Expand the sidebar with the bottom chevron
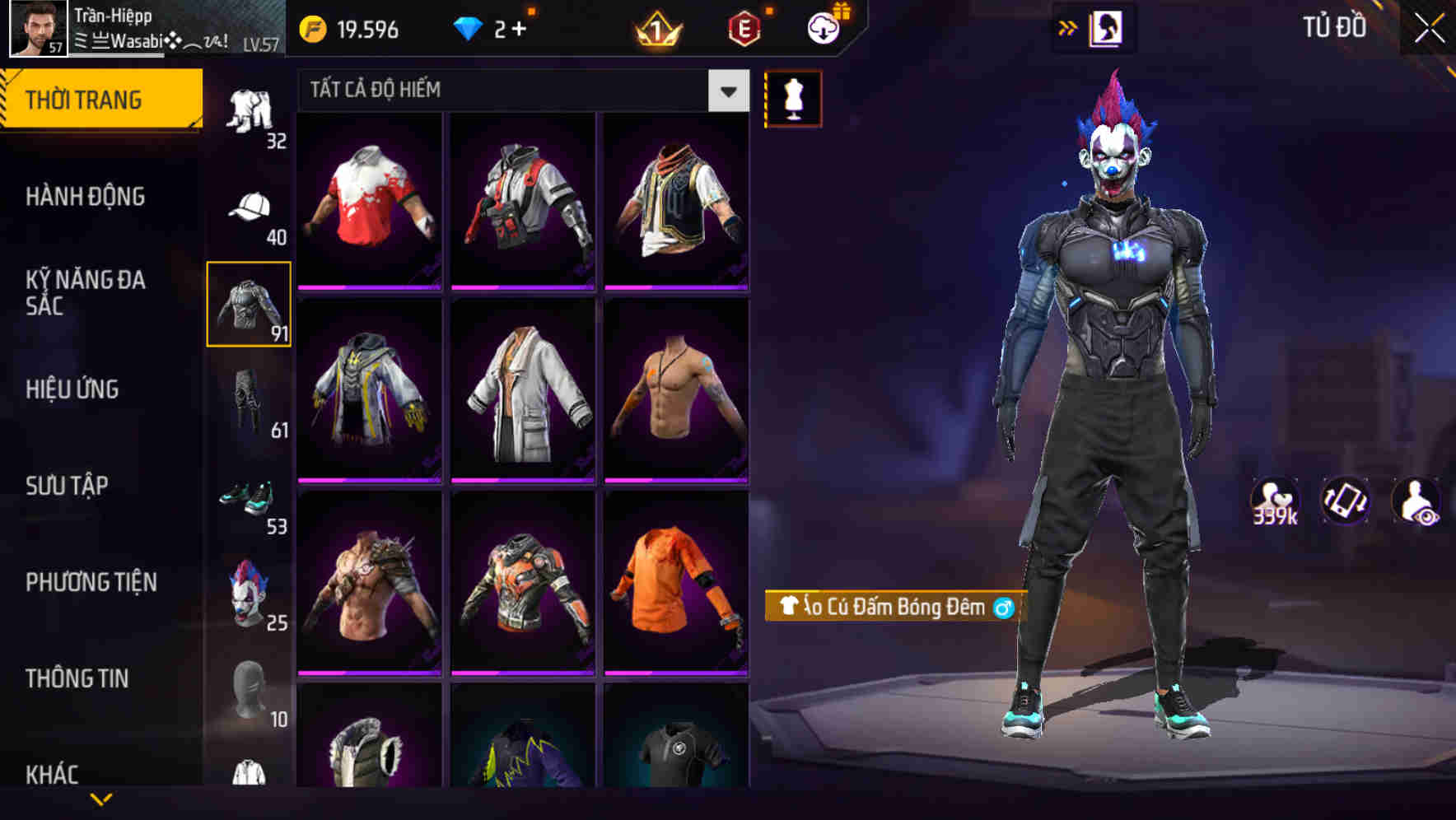Image resolution: width=1456 pixels, height=820 pixels. click(x=102, y=800)
